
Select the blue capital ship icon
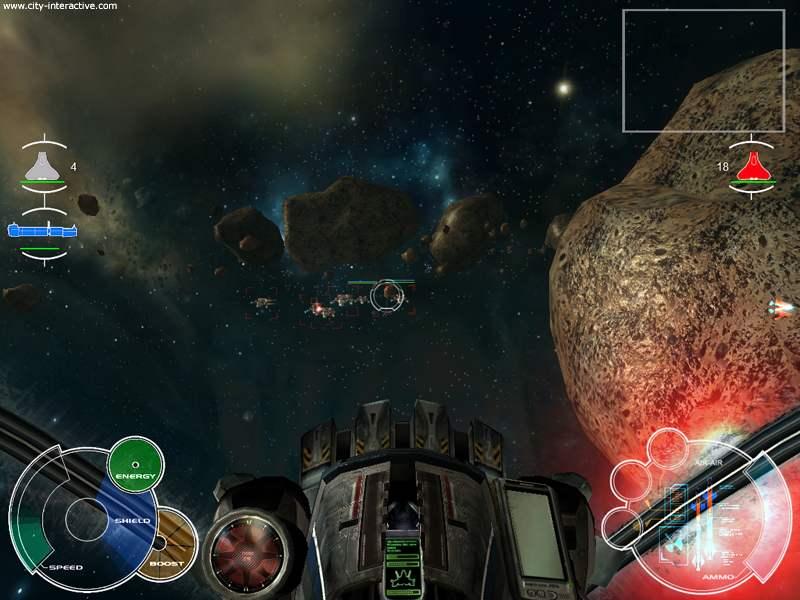(x=42, y=231)
